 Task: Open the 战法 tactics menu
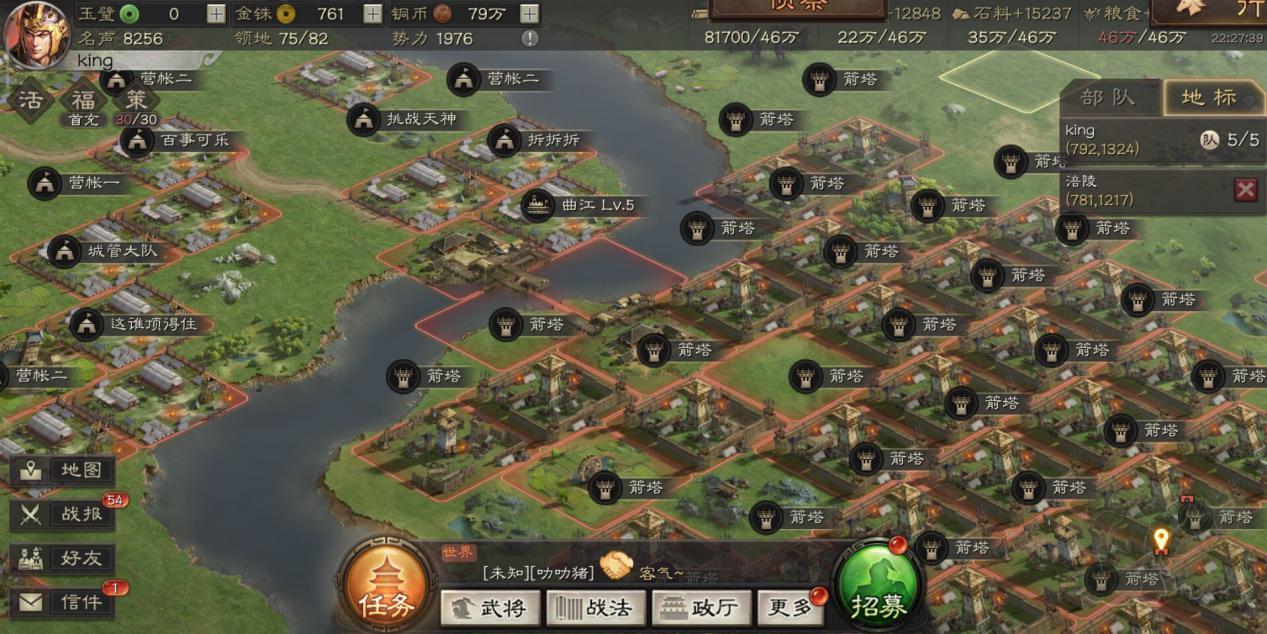point(596,607)
